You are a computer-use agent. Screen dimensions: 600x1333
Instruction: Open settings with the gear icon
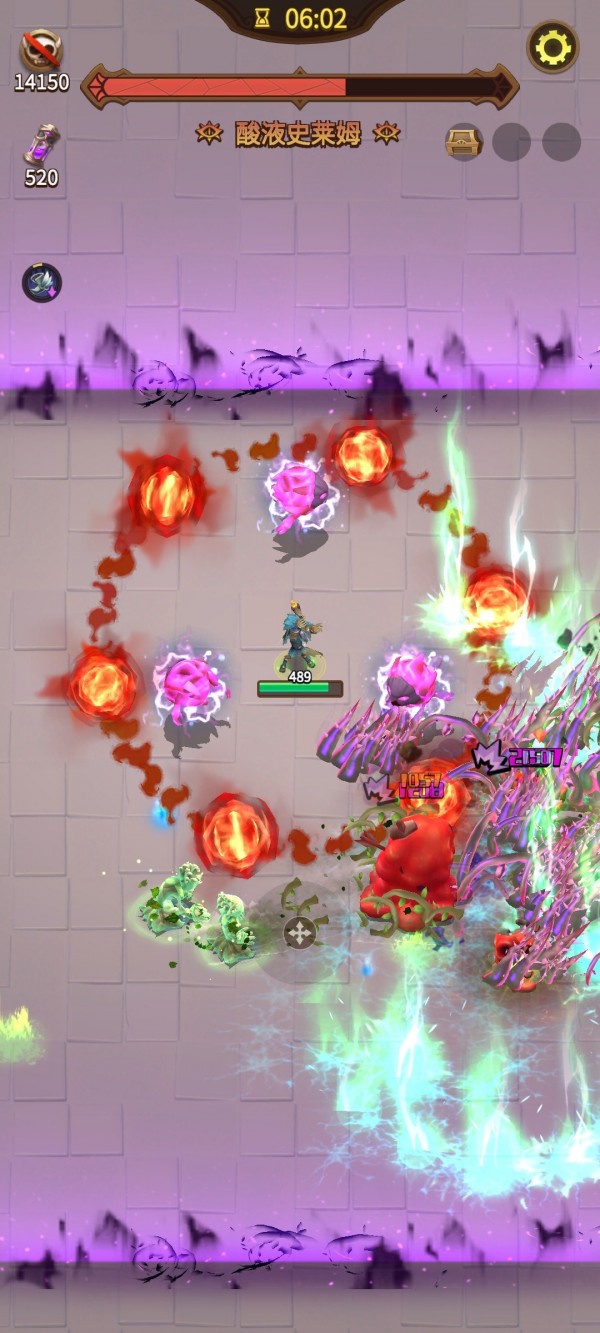point(552,46)
